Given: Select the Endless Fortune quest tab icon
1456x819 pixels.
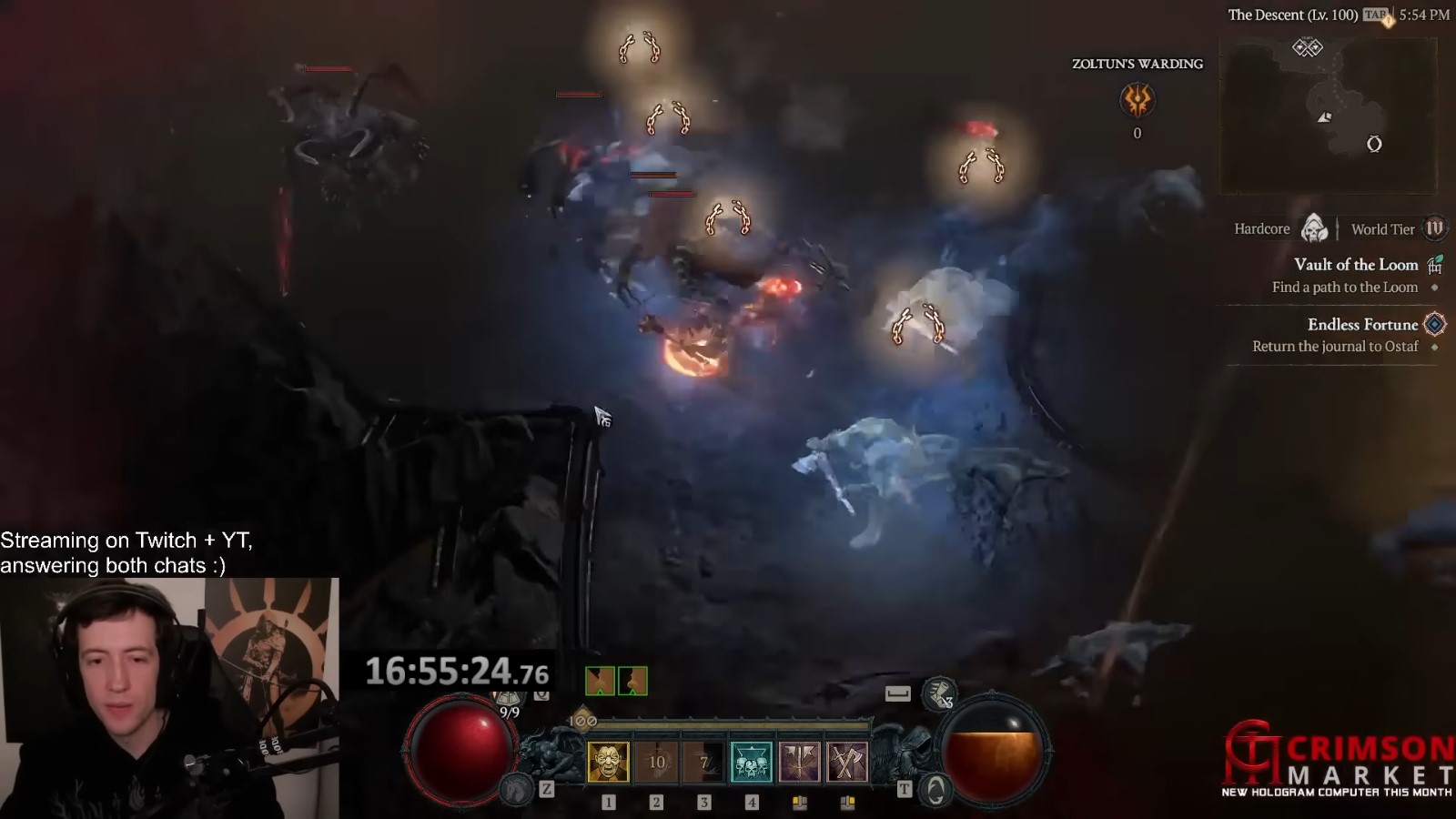Looking at the screenshot, I should [x=1434, y=324].
